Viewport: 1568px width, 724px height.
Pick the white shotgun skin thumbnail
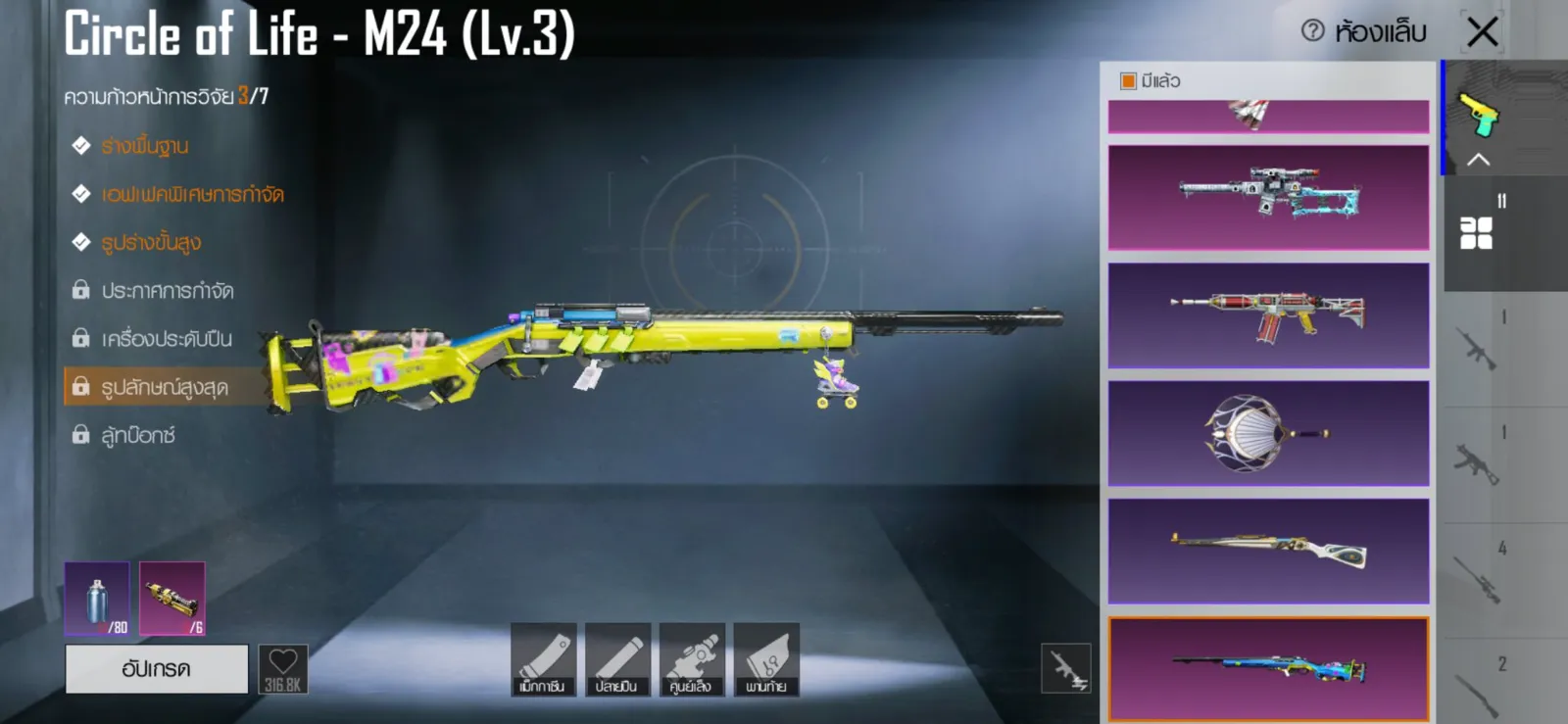1268,551
